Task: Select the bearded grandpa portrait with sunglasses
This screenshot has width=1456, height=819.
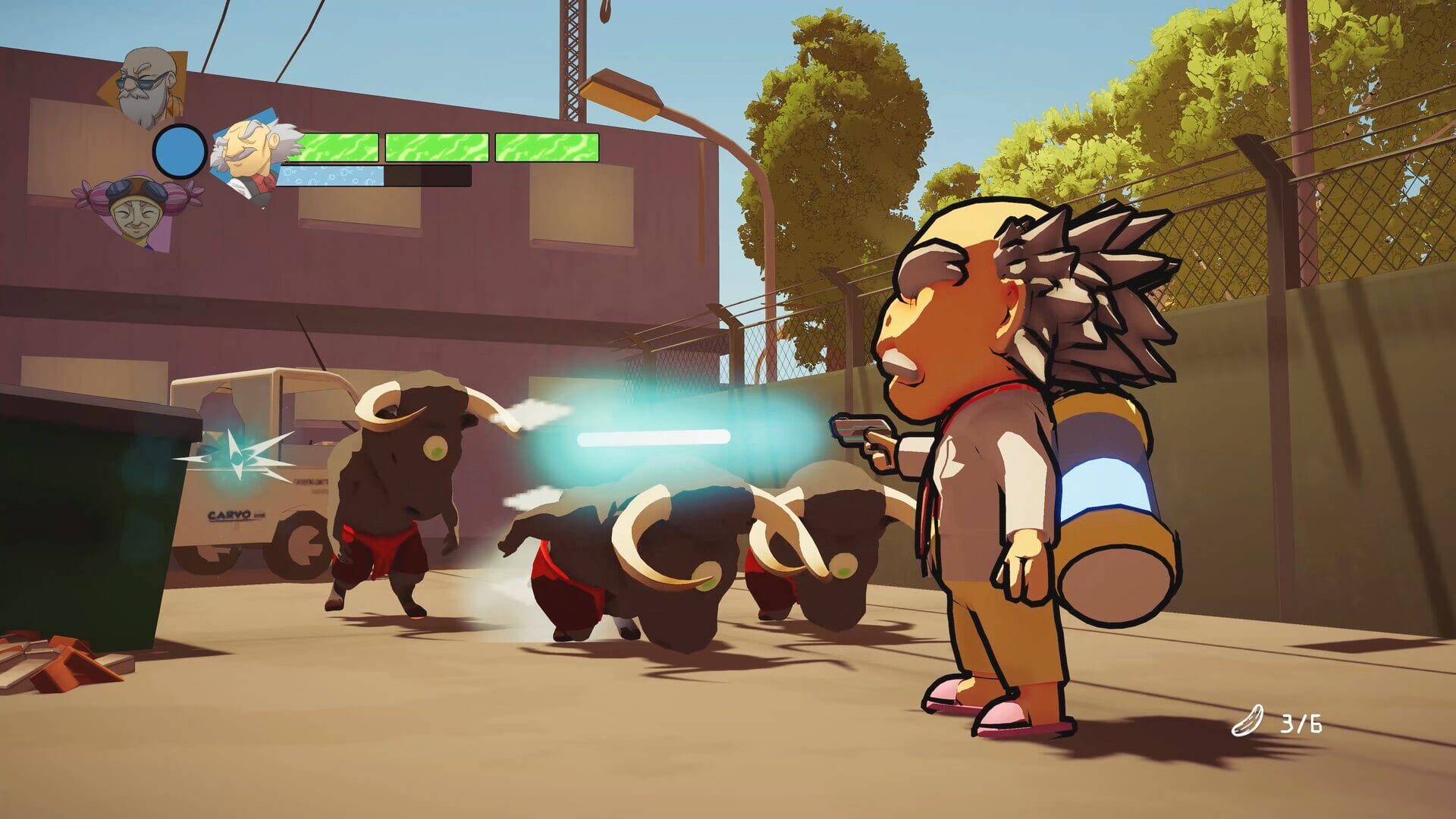Action: 144,83
